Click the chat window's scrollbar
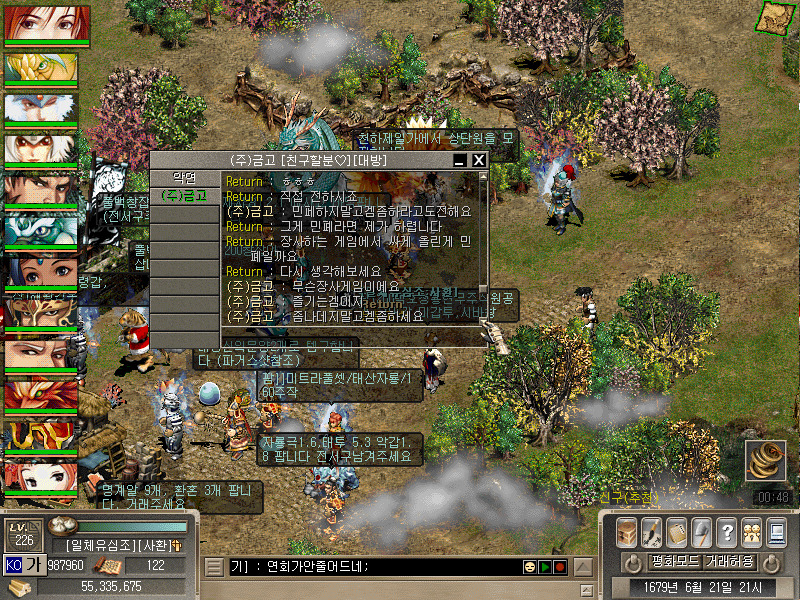The width and height of the screenshot is (800, 600). (483, 240)
